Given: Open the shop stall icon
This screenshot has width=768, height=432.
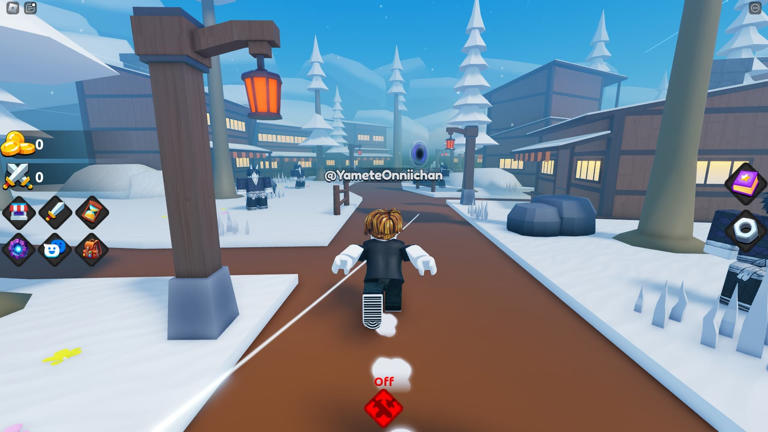Looking at the screenshot, I should click(x=19, y=212).
